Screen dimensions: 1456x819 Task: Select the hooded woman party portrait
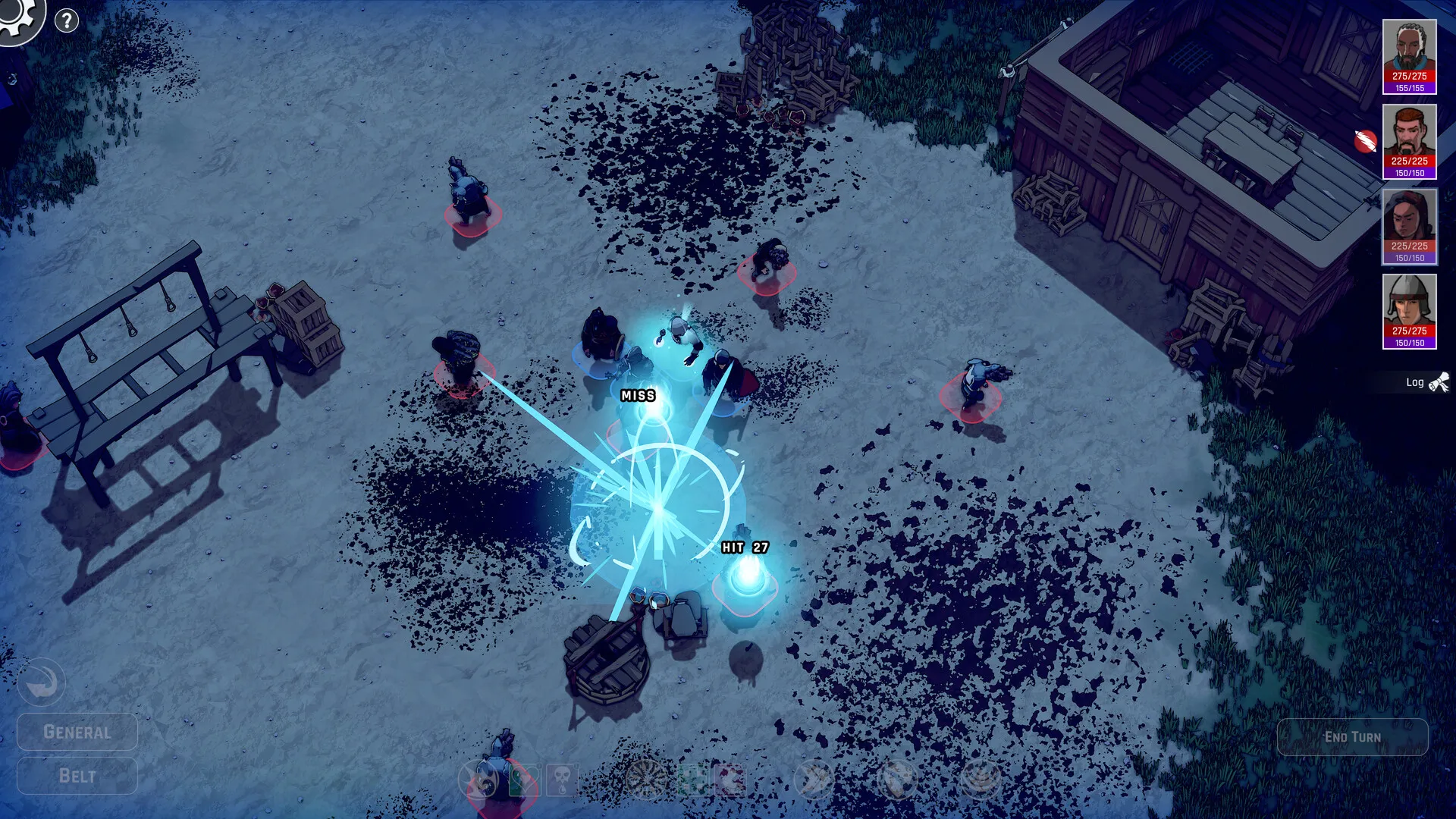click(1409, 225)
